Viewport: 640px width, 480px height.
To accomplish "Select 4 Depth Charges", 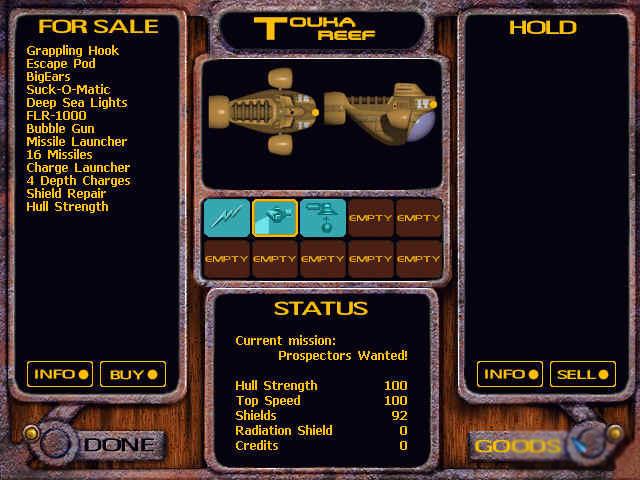I will pyautogui.click(x=78, y=181).
